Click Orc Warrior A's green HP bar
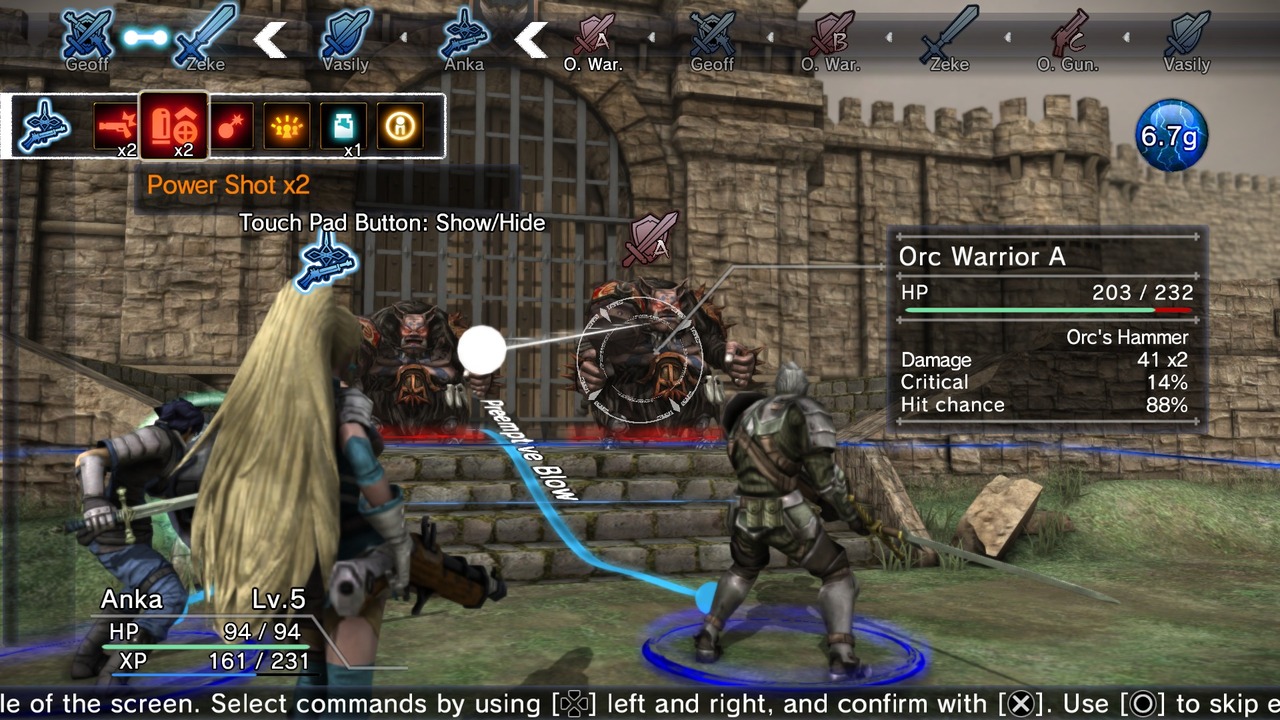 point(1030,310)
